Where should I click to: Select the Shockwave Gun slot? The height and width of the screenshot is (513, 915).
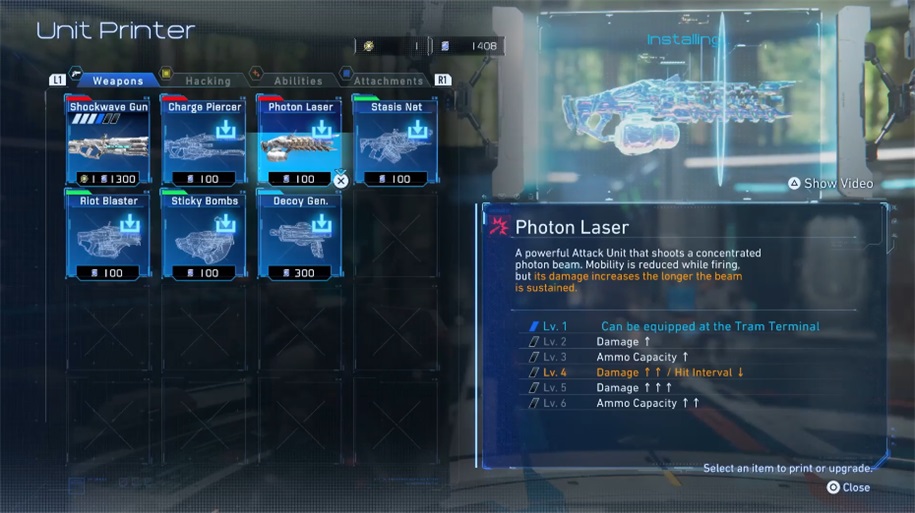tap(108, 142)
